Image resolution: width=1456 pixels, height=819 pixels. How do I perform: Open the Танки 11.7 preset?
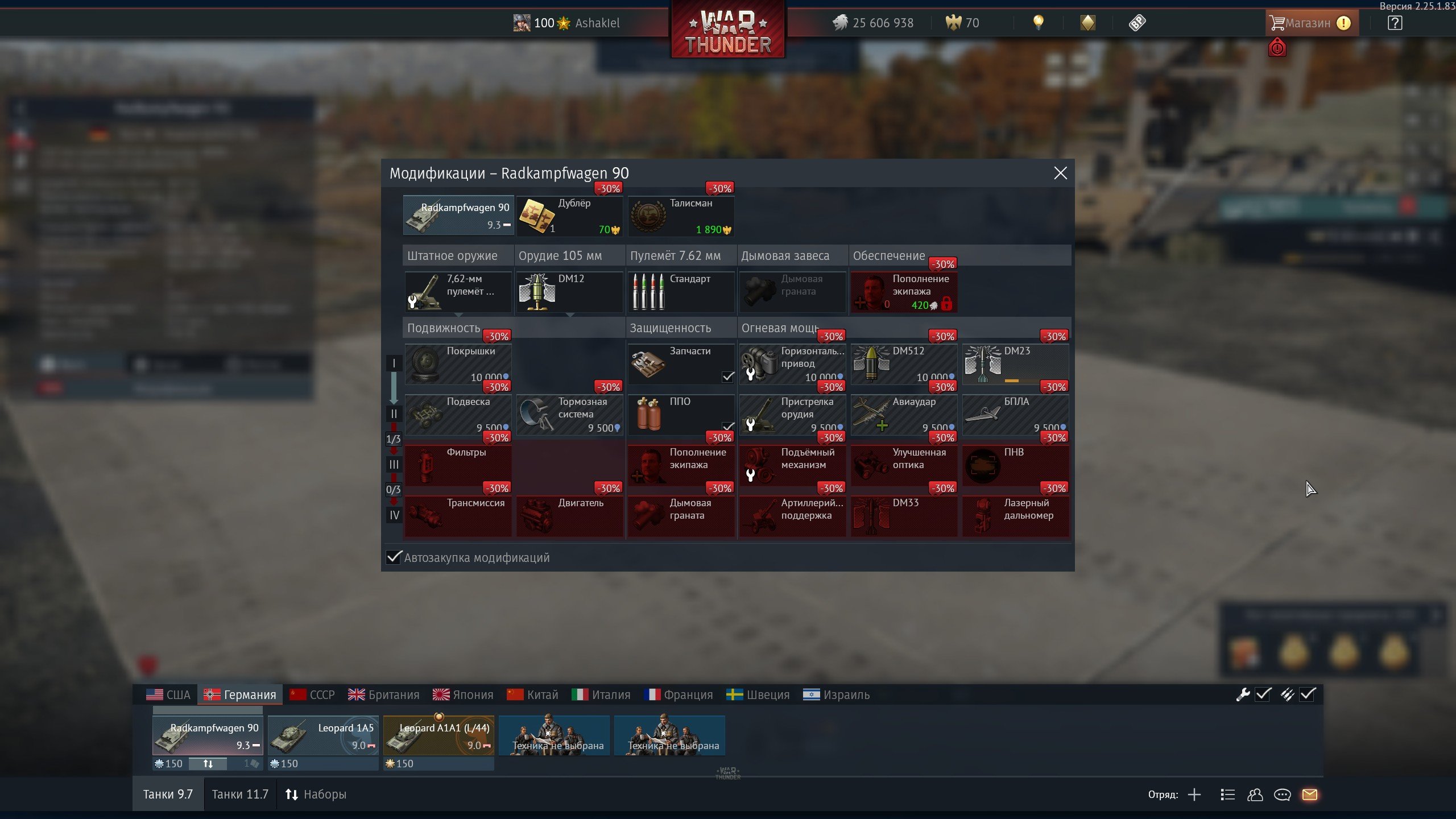[239, 794]
